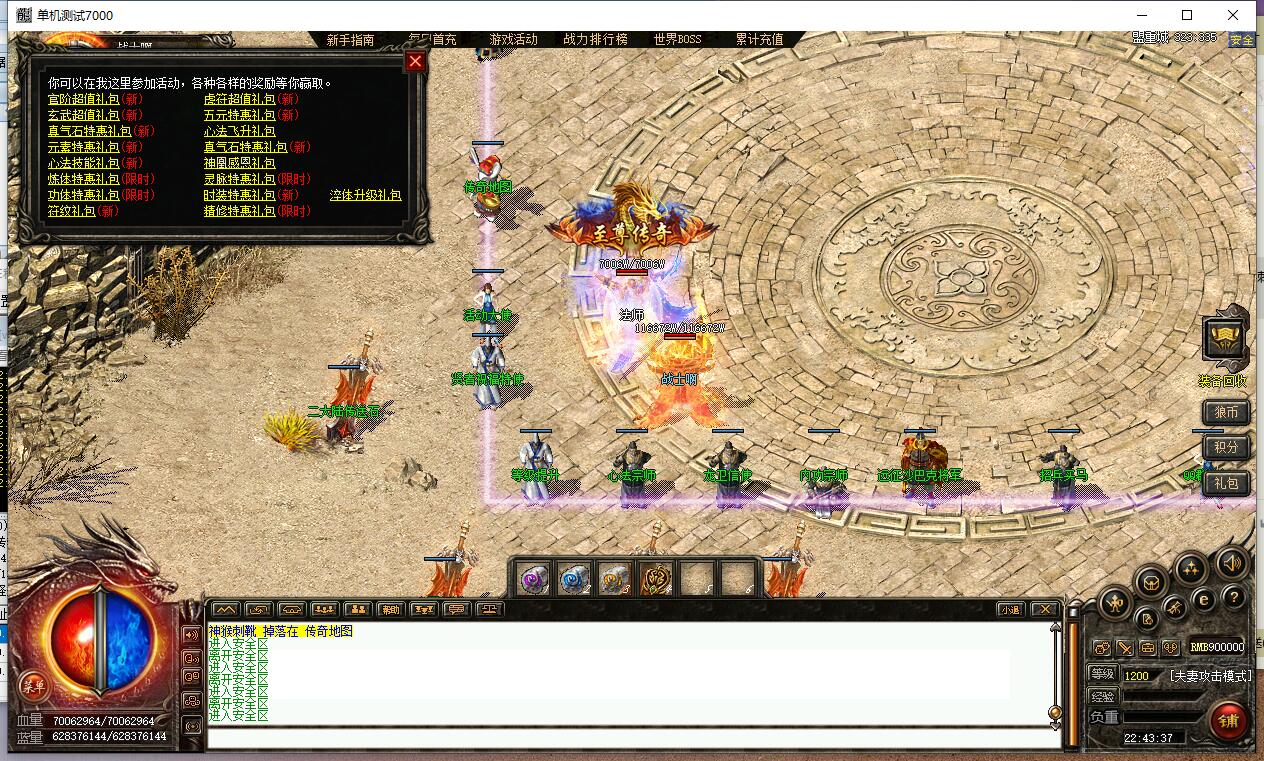This screenshot has height=761, width=1264.
Task: Close the activity gift pack dialog
Action: point(415,61)
